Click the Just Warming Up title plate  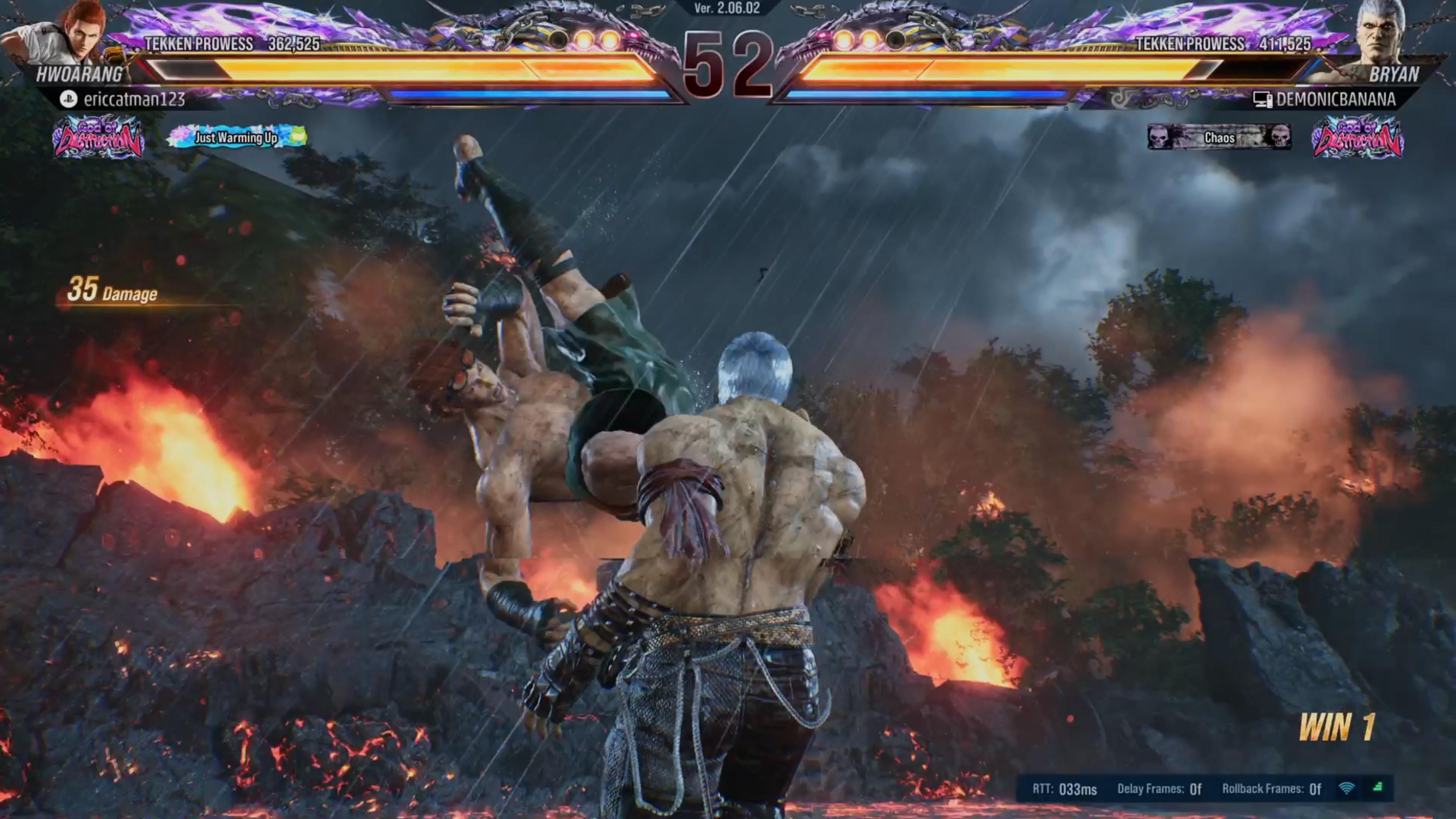[x=237, y=137]
